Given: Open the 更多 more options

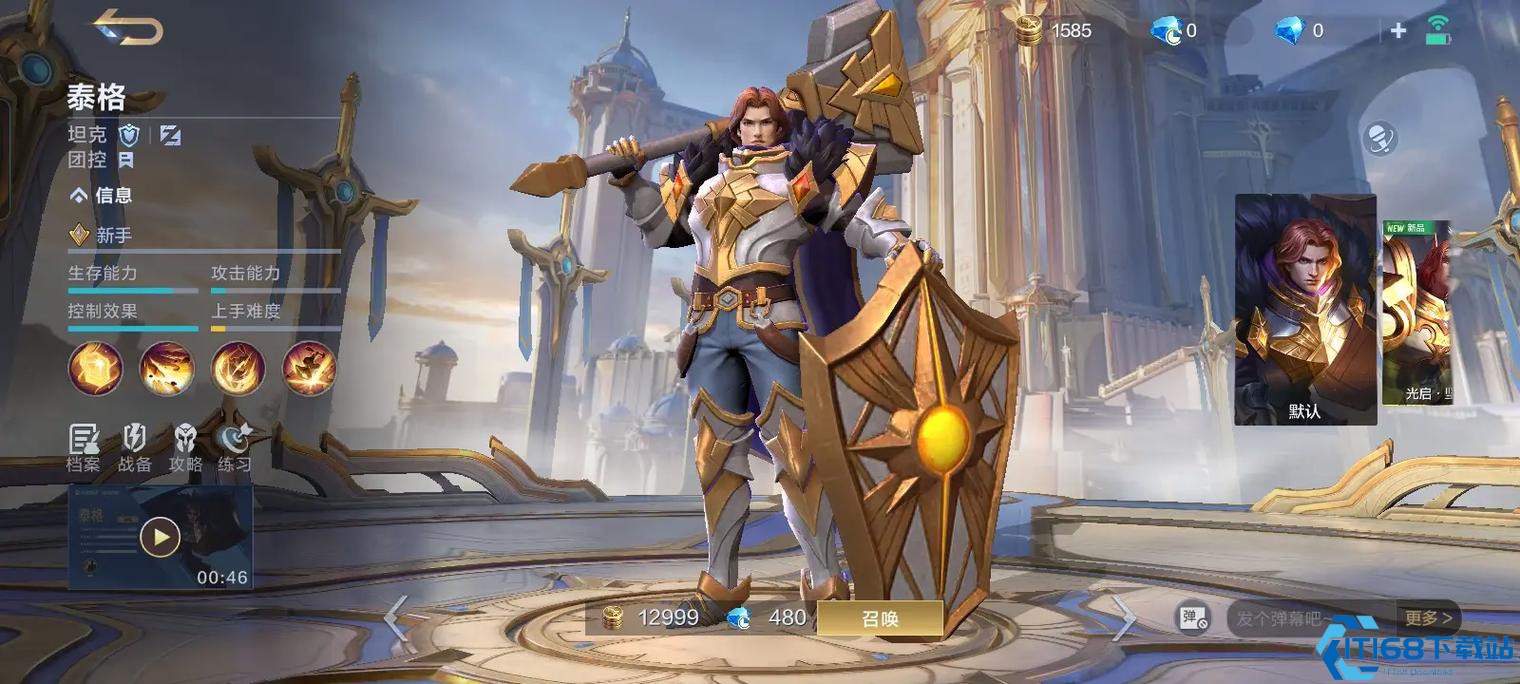Looking at the screenshot, I should click(1428, 618).
